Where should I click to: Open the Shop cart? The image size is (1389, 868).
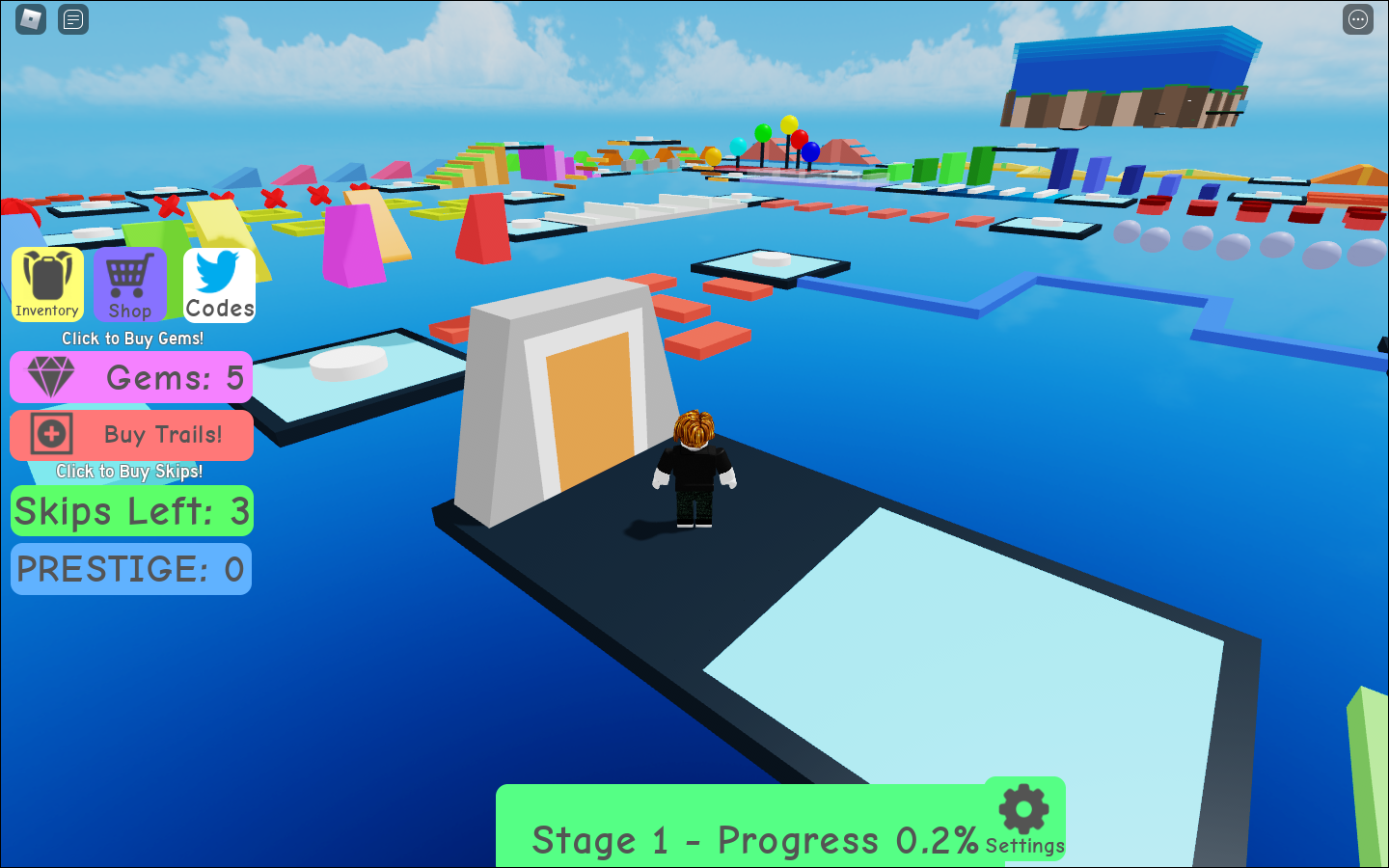pos(130,284)
